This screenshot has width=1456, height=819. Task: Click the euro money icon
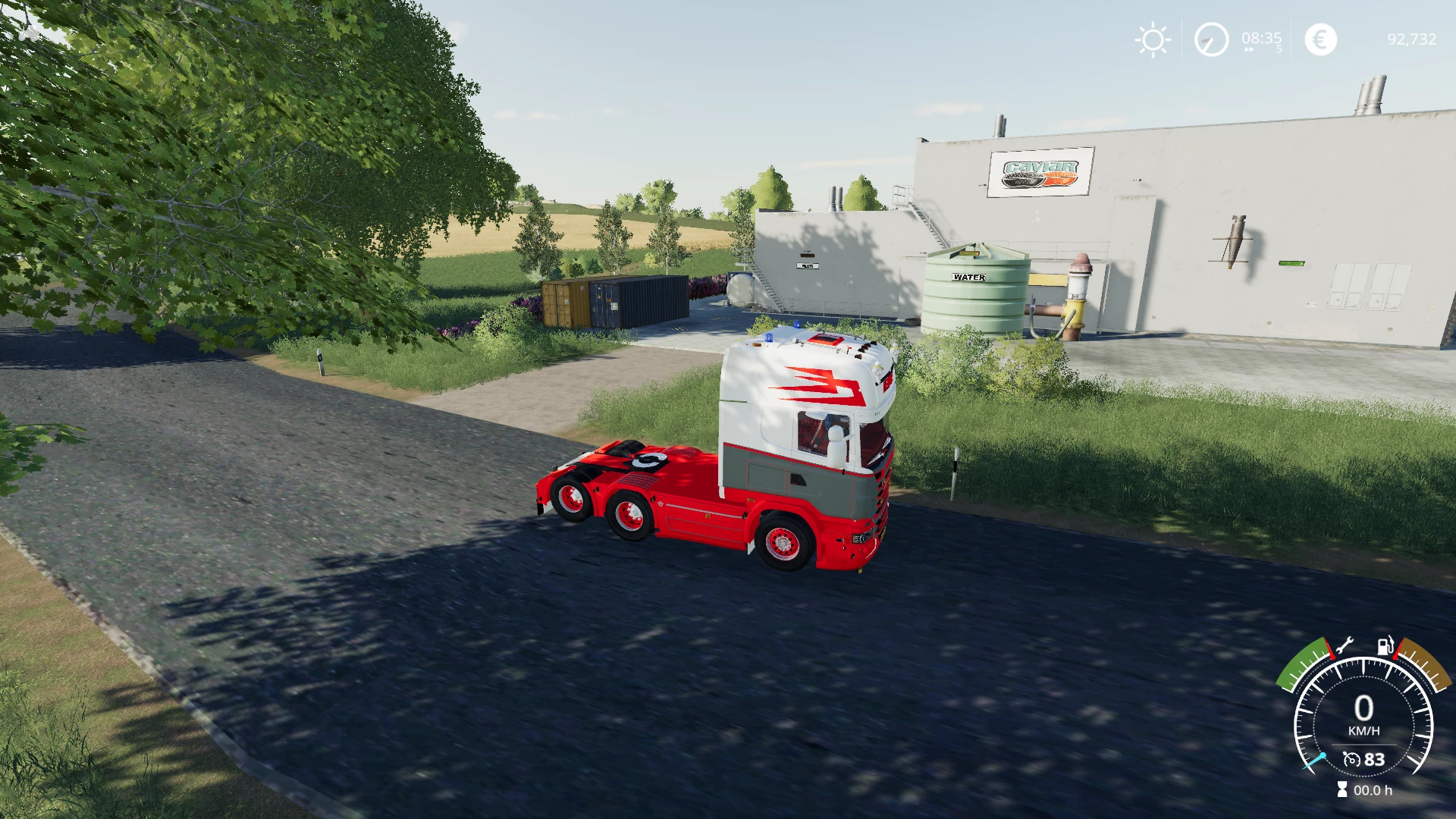(x=1320, y=39)
